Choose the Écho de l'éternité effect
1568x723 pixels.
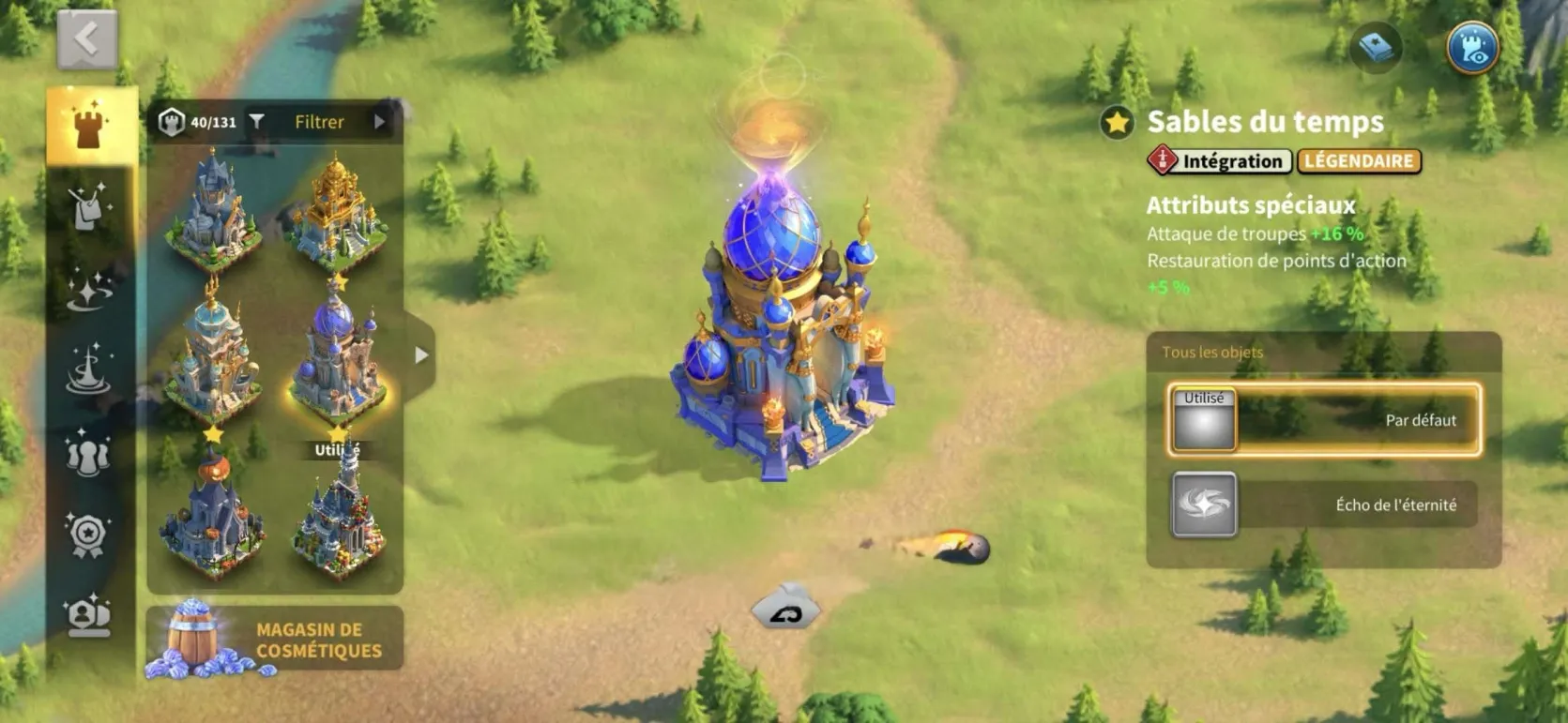pyautogui.click(x=1324, y=505)
